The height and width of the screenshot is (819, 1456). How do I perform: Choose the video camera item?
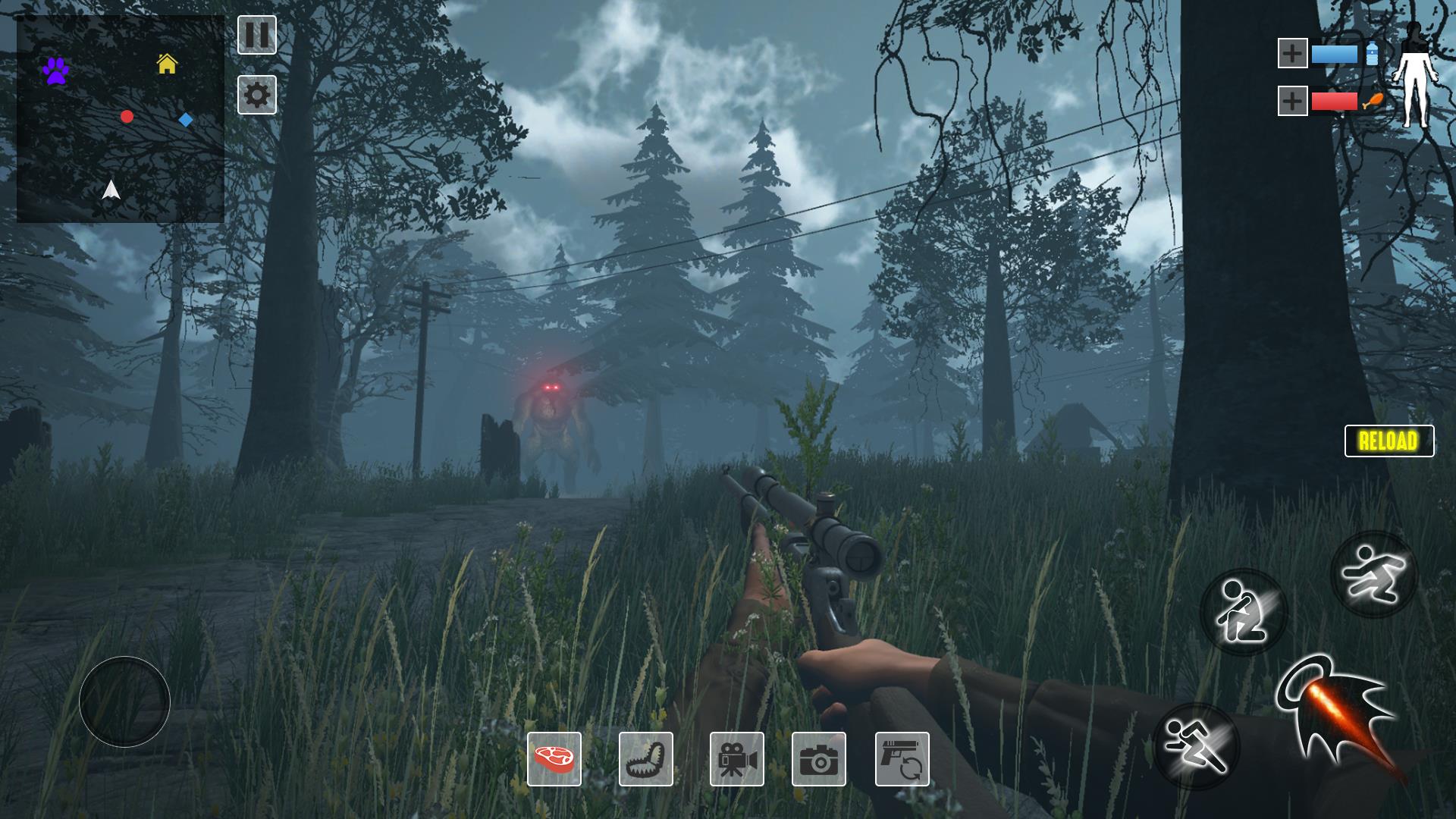pyautogui.click(x=737, y=758)
